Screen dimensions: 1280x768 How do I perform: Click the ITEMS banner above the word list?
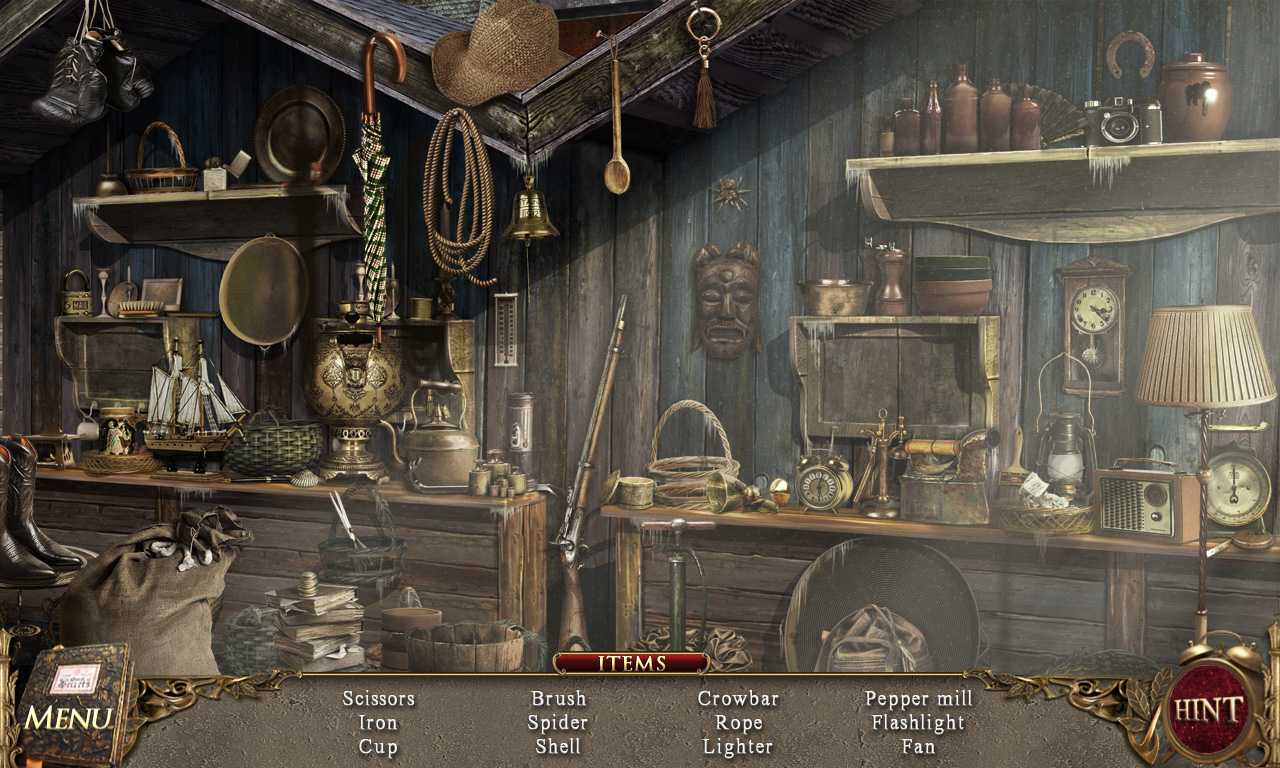click(x=634, y=662)
